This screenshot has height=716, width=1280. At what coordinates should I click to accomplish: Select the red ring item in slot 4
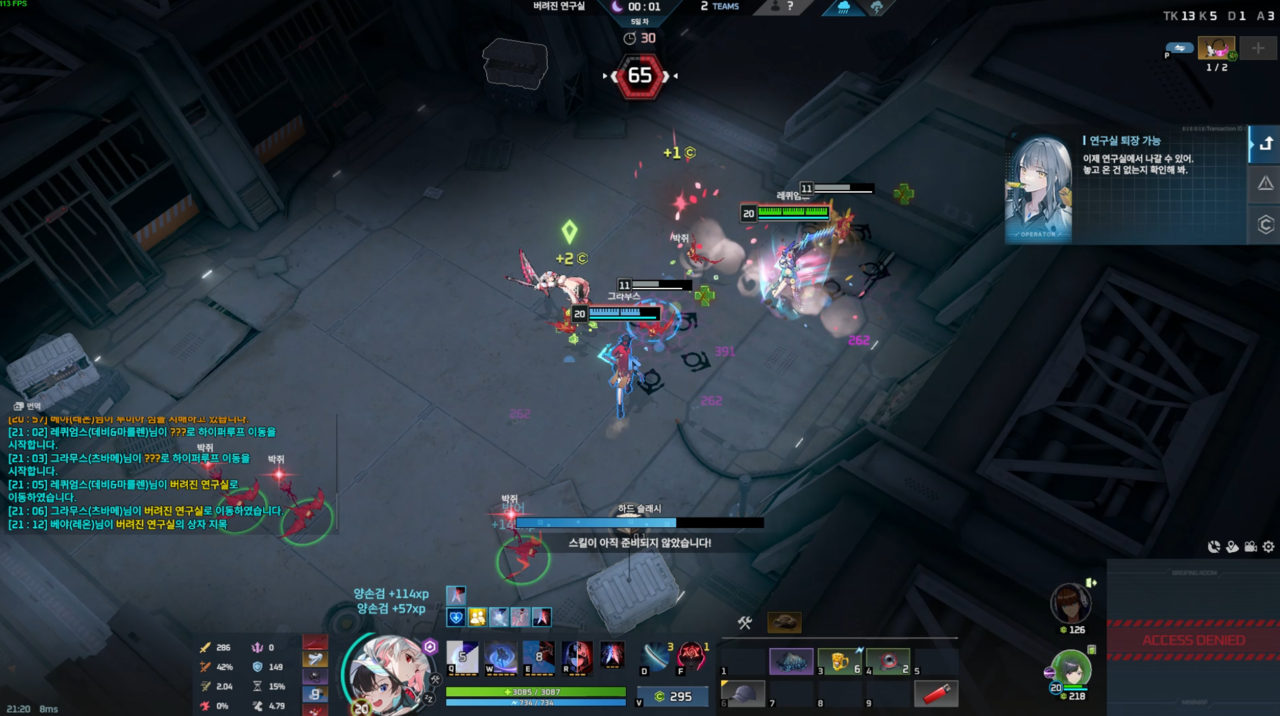coord(888,661)
